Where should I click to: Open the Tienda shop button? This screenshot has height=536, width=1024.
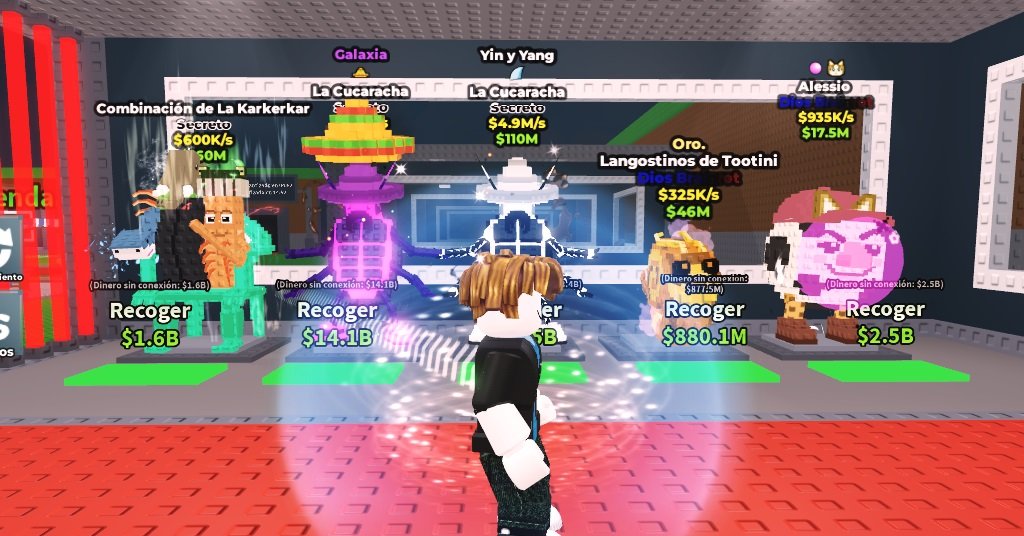(22, 196)
